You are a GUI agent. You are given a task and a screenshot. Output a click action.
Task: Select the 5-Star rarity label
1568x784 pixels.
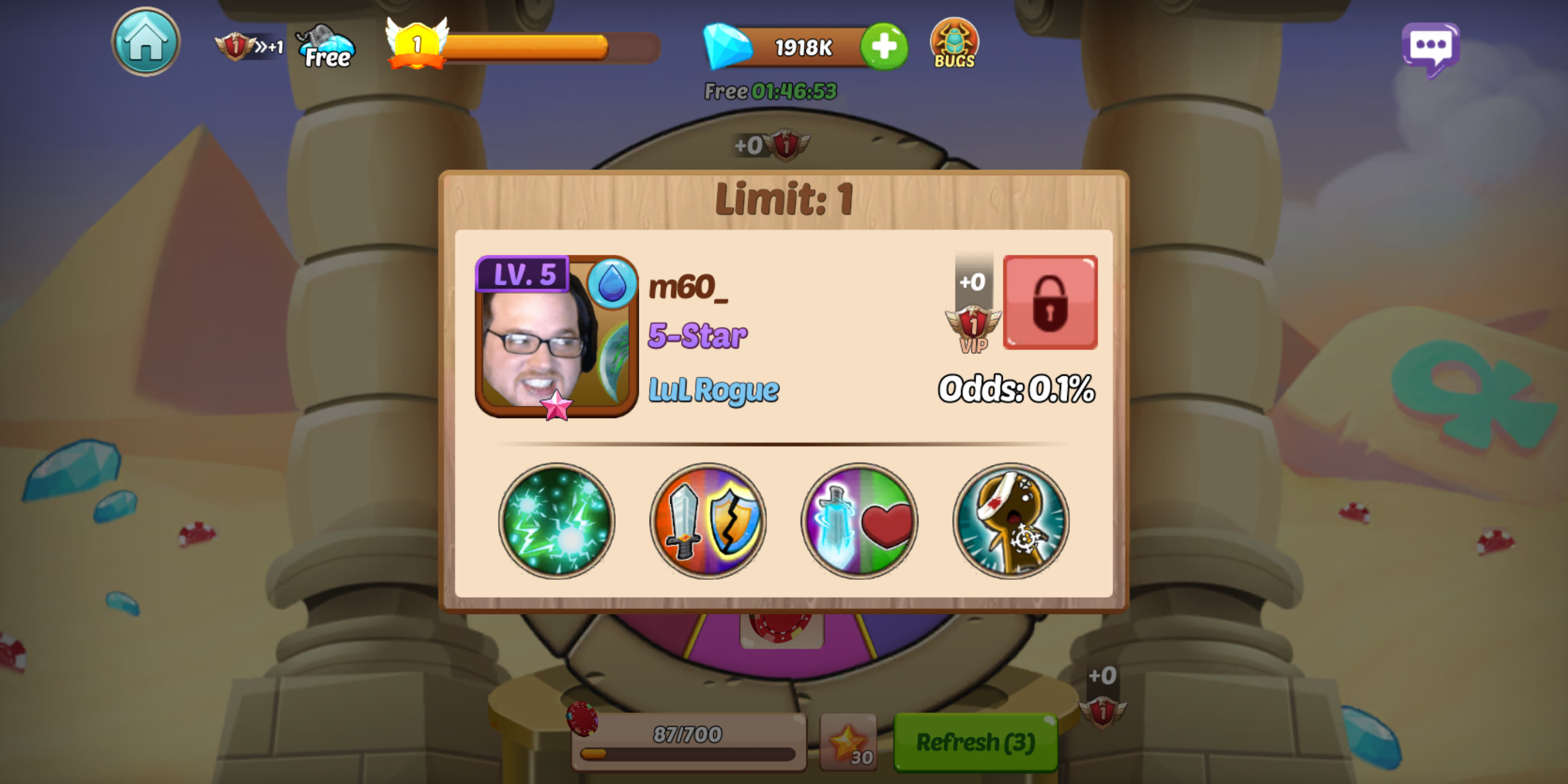[697, 334]
